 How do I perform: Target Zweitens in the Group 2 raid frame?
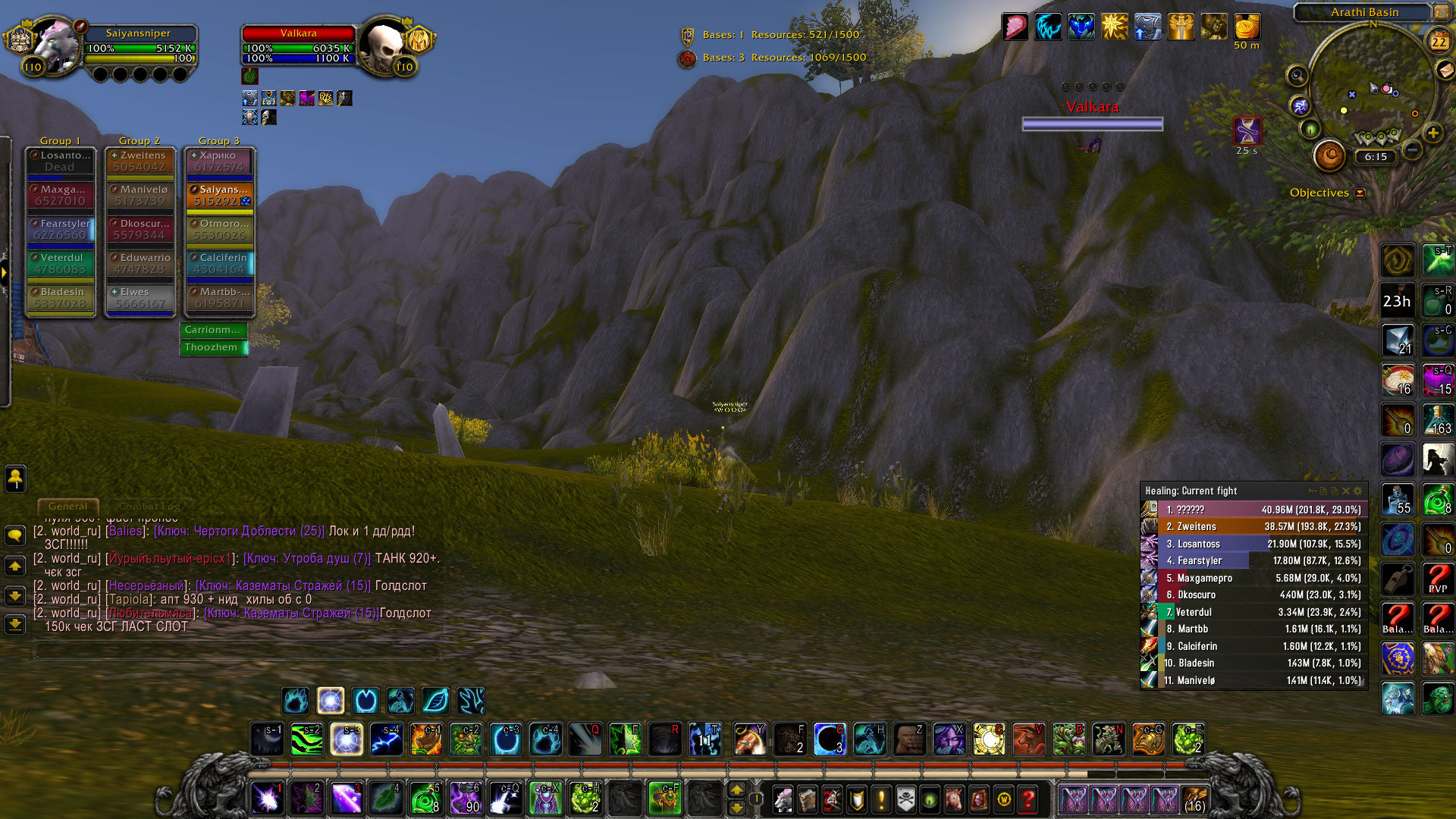point(140,161)
